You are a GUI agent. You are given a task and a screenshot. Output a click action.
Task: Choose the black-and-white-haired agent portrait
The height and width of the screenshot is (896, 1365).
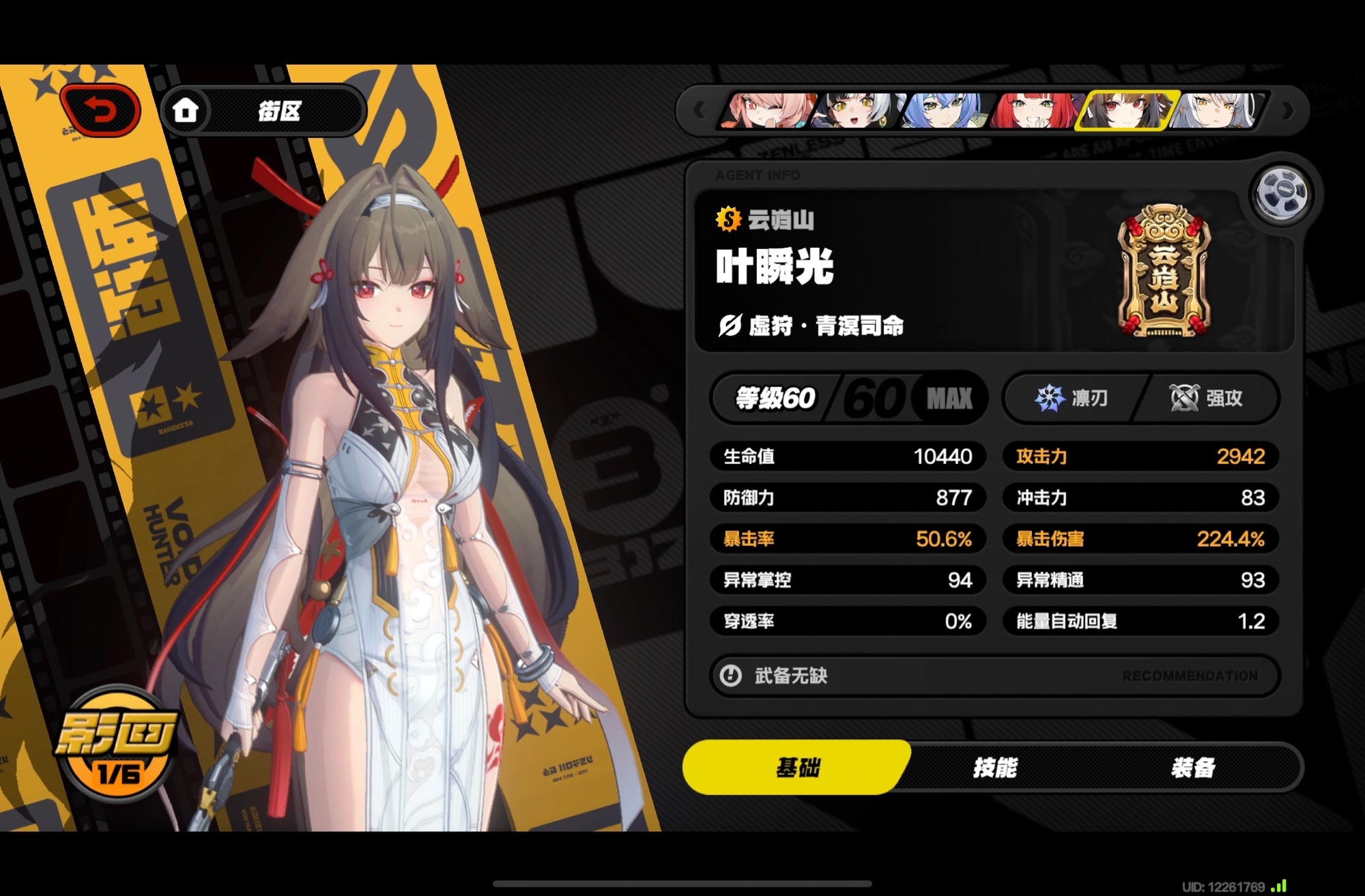point(858,111)
